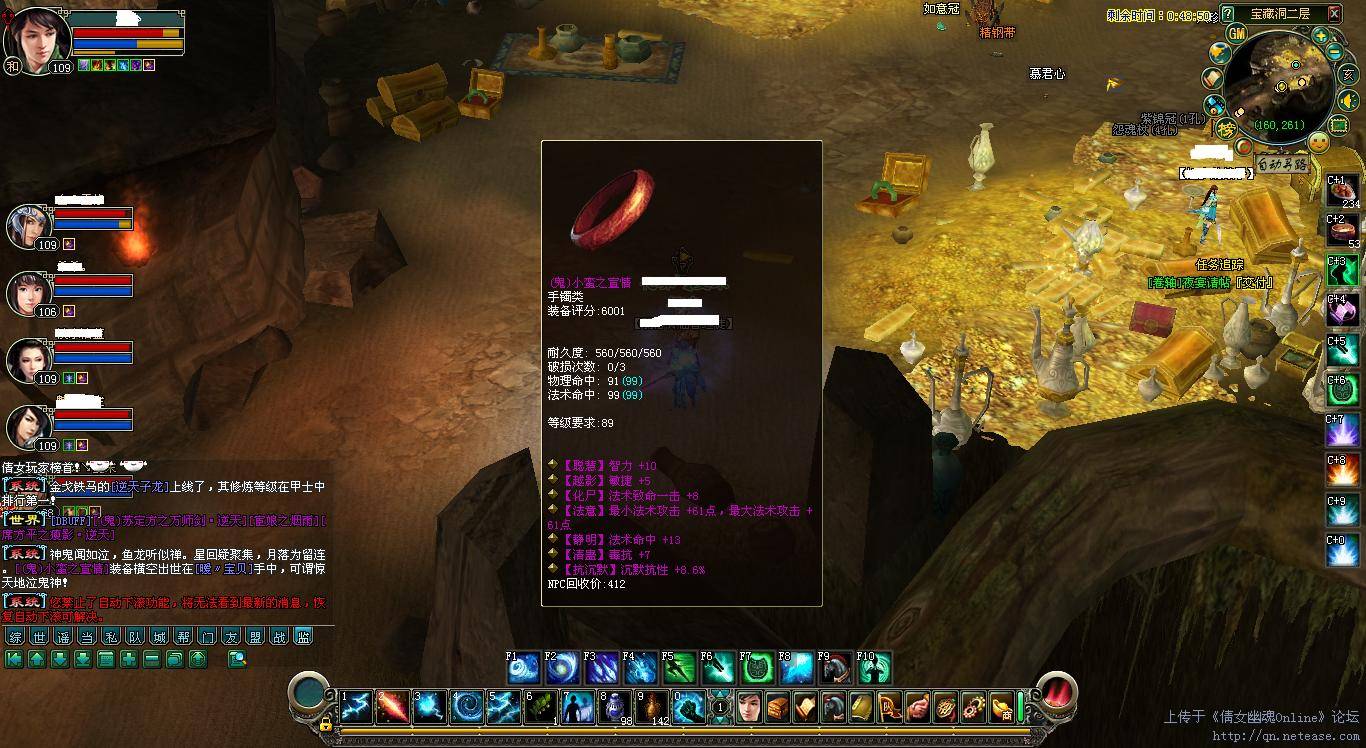Screen dimensions: 1366x748
Task: Open the GM help button
Action: coord(1237,34)
